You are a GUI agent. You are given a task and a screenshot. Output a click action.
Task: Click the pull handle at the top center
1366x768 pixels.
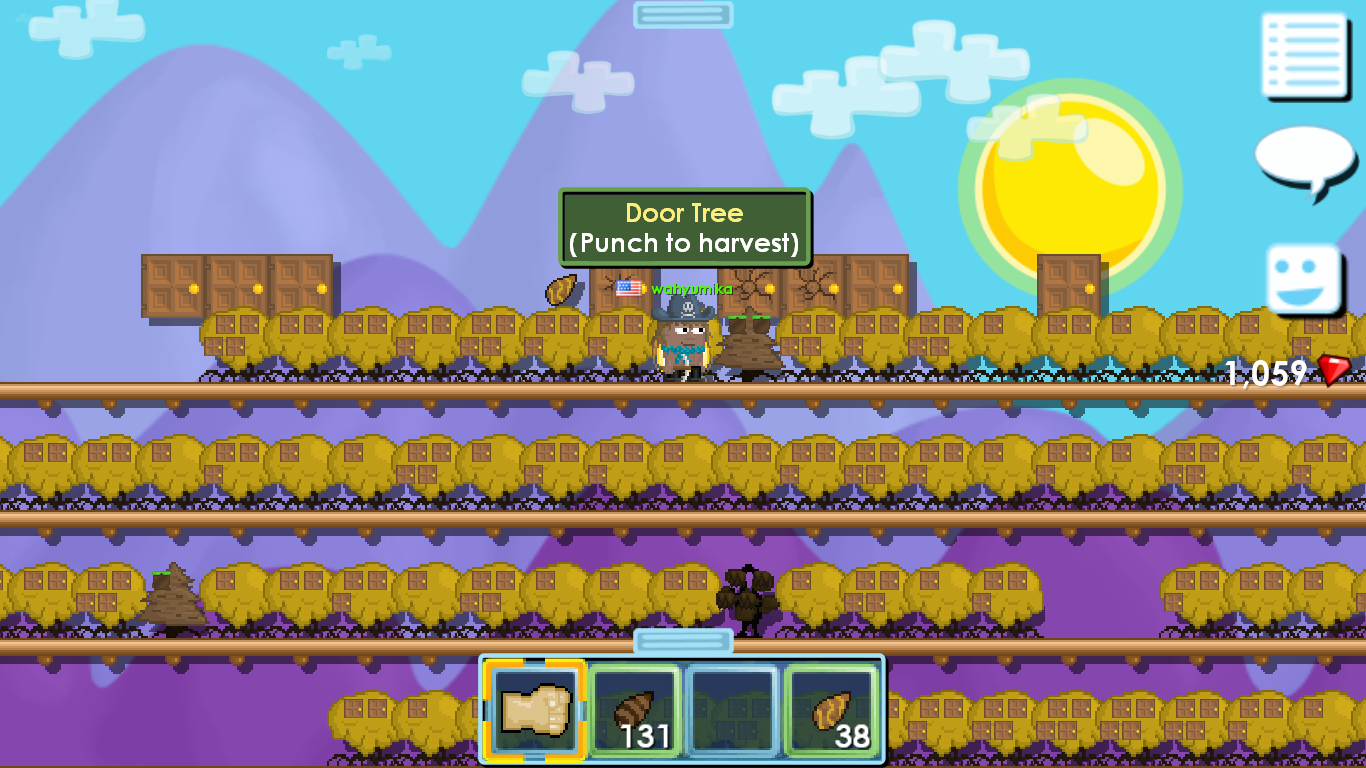682,14
